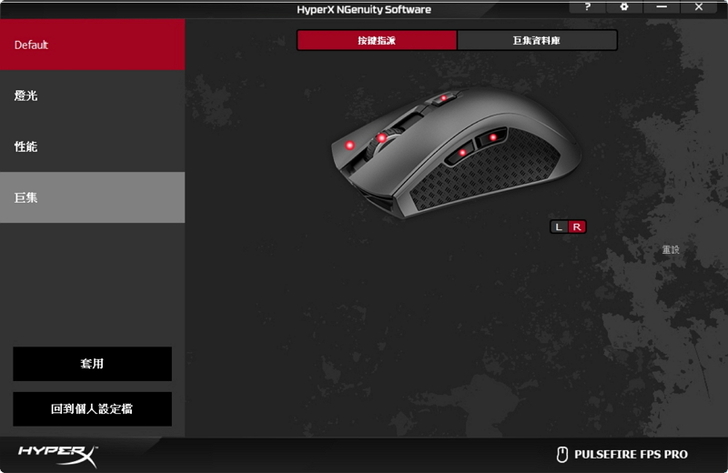728x473 pixels.
Task: Select the red dot on the scroll wheel
Action: pyautogui.click(x=382, y=137)
